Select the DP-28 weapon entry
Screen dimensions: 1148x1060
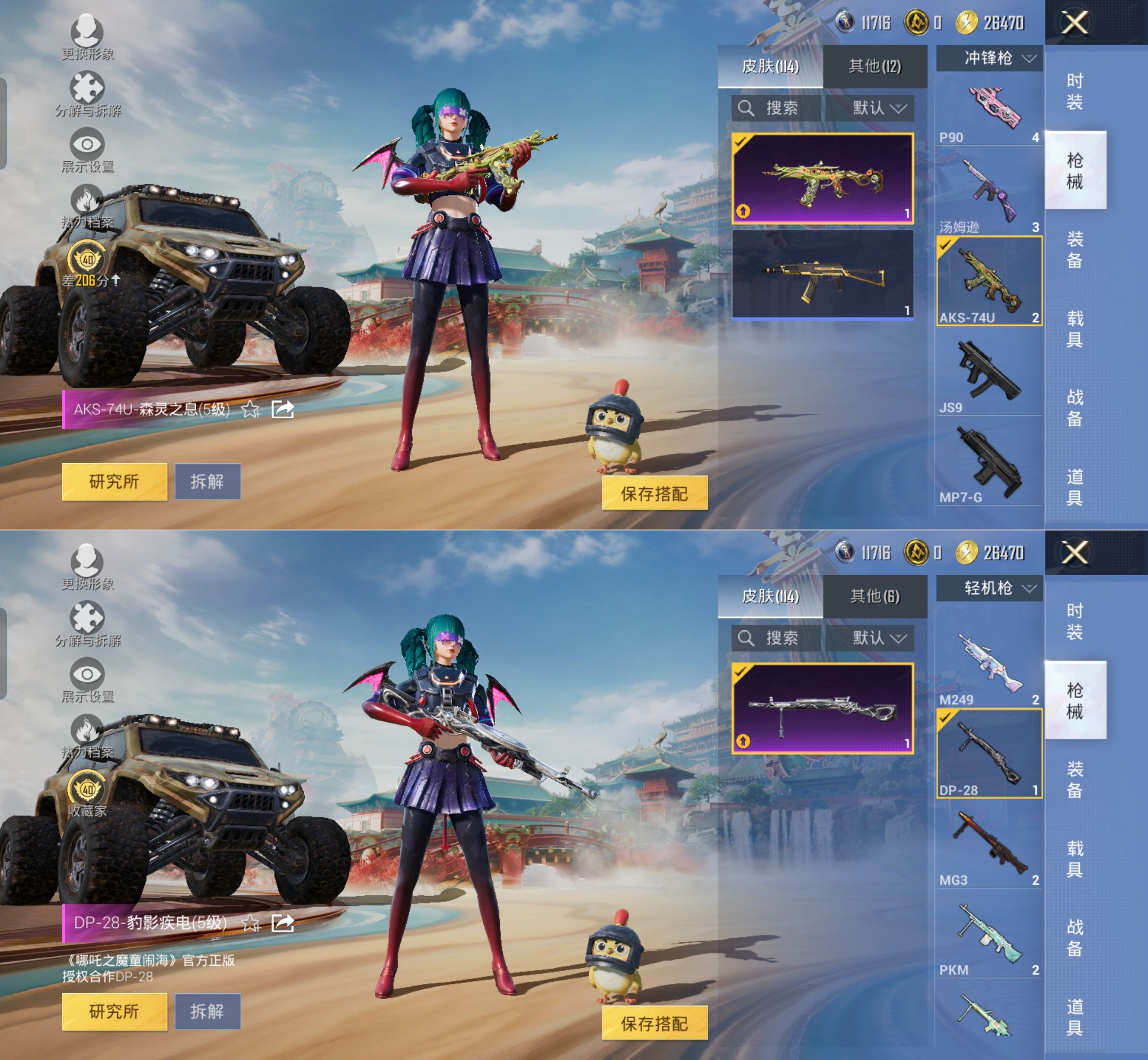989,753
